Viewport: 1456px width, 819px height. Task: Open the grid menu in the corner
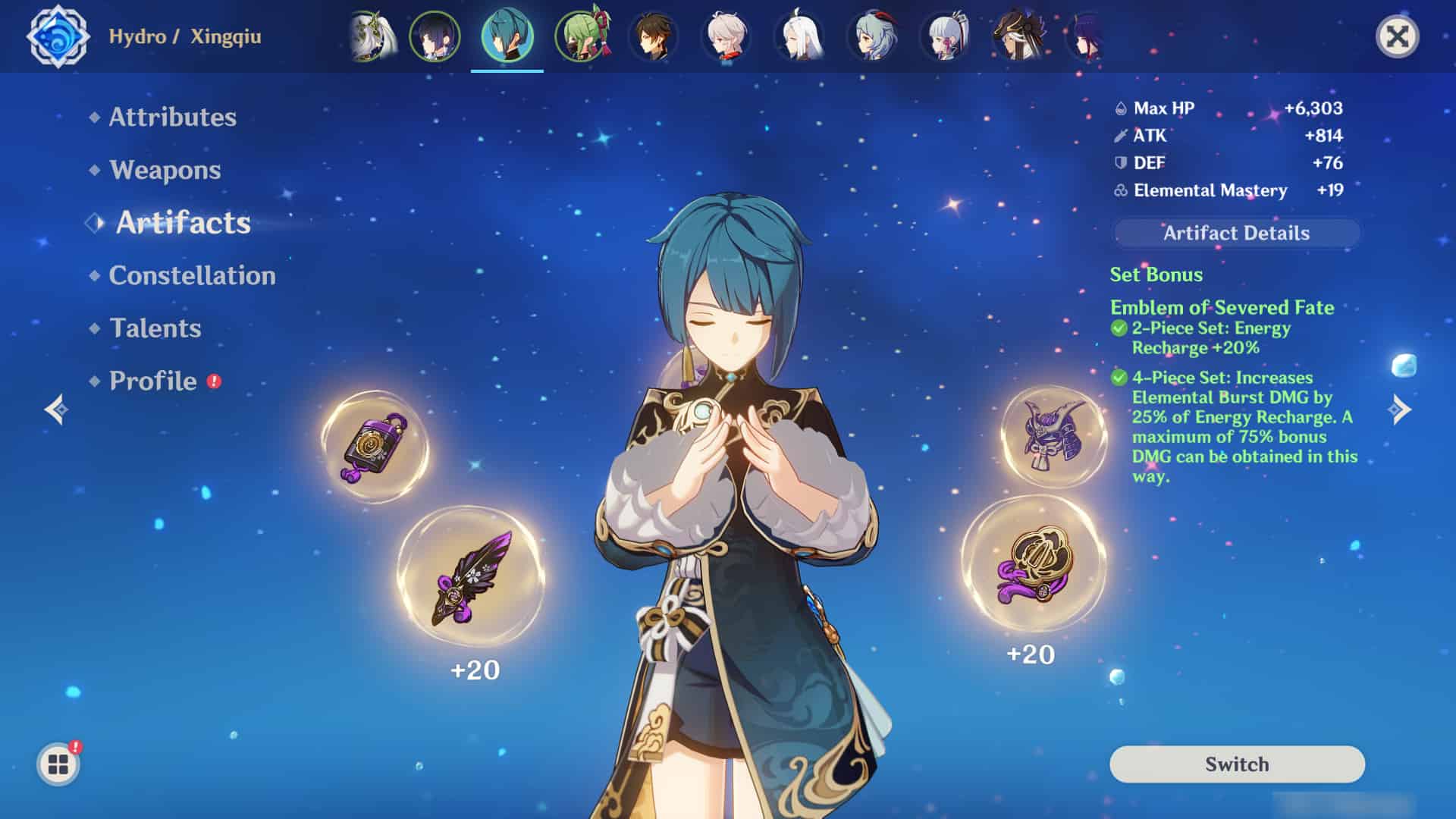[x=58, y=764]
